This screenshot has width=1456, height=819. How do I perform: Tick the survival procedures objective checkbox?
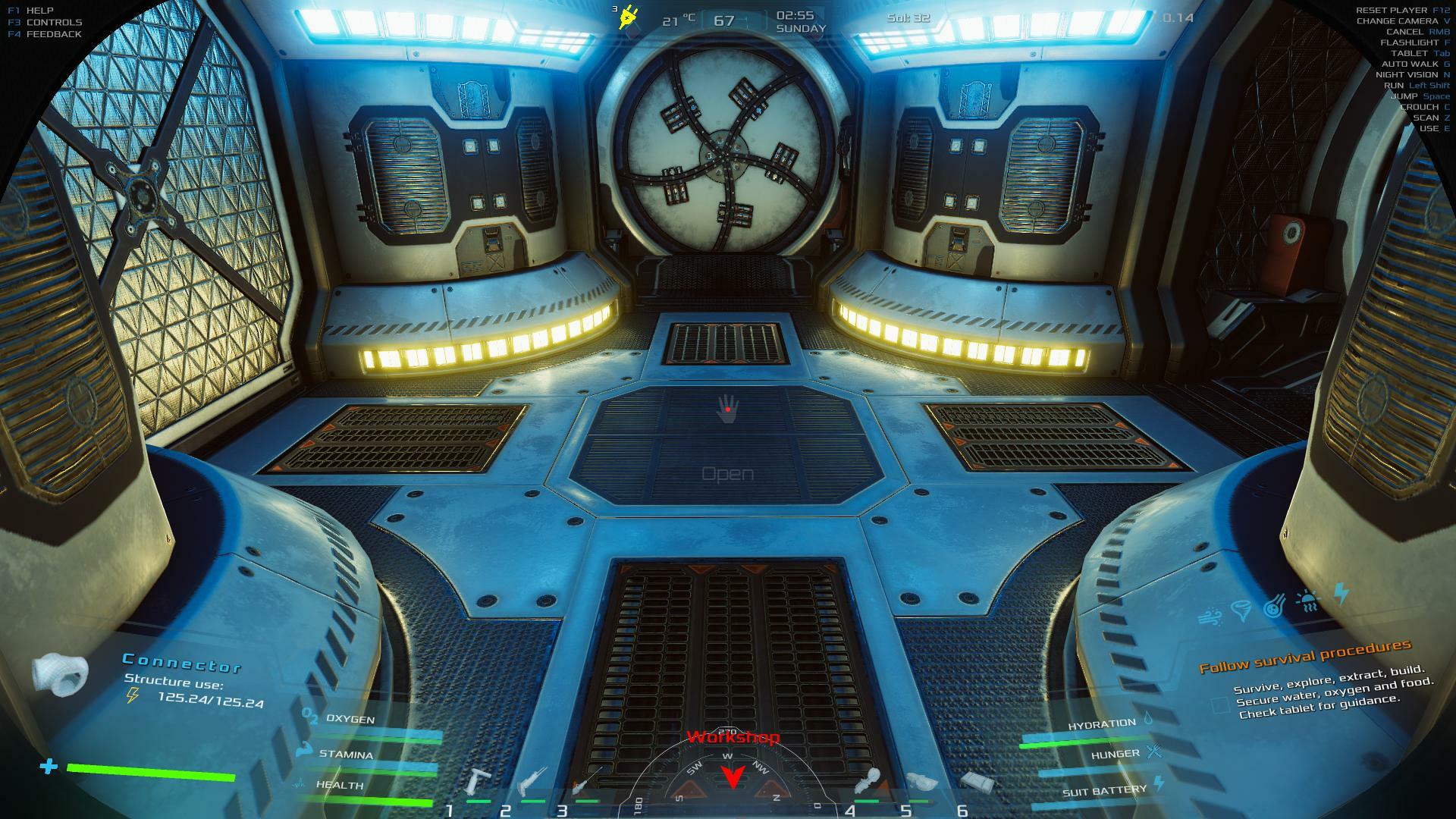pos(1220,705)
